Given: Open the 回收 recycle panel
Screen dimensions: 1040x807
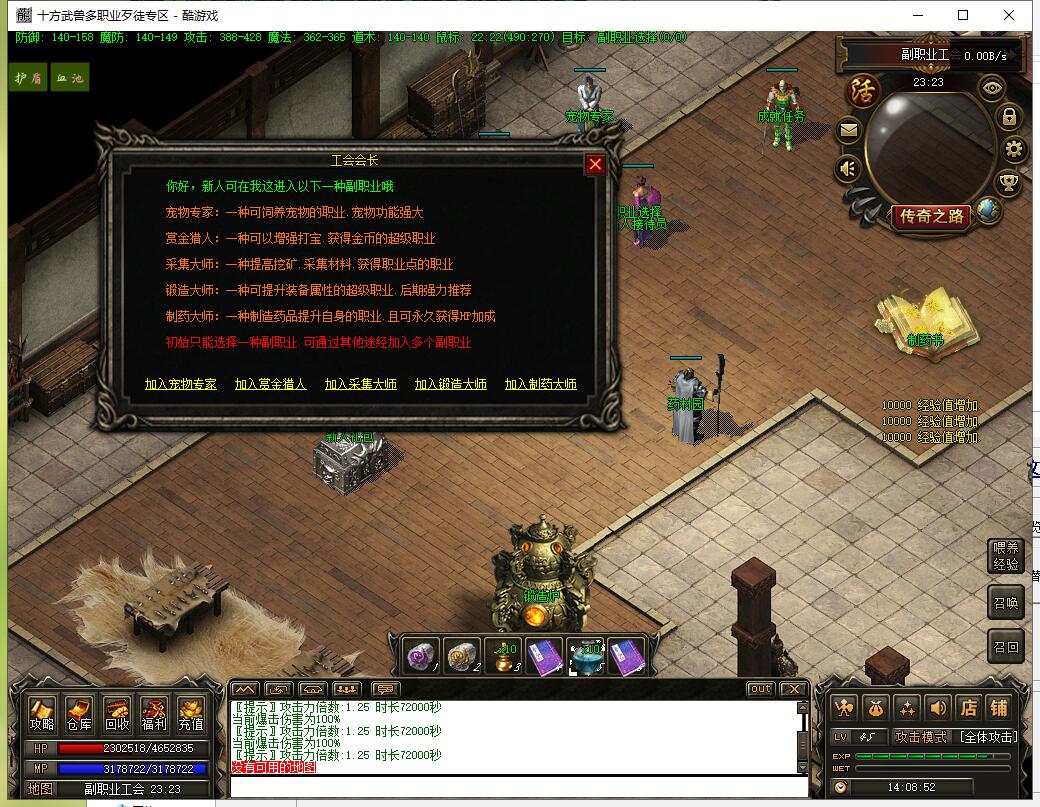Looking at the screenshot, I should click(117, 713).
